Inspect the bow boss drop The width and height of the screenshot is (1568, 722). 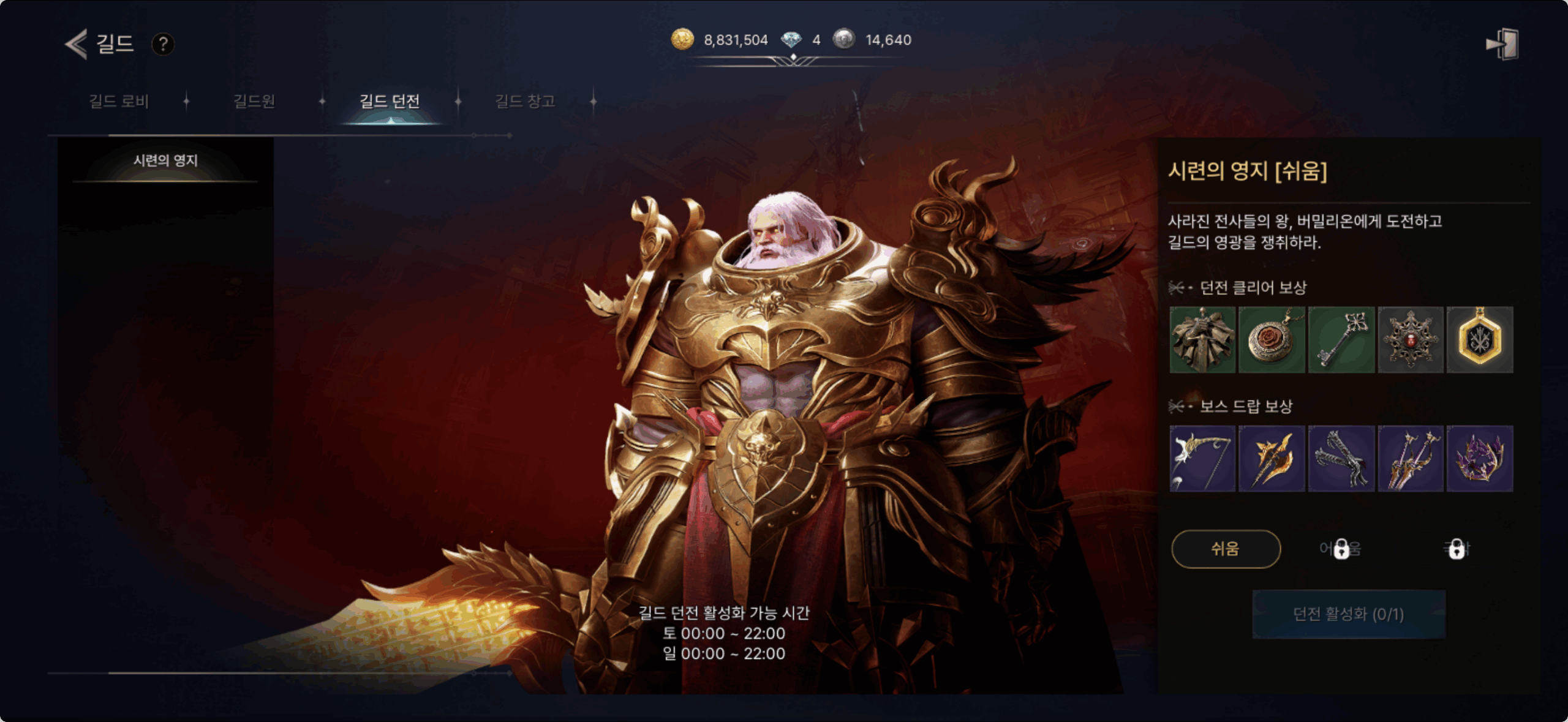1202,459
